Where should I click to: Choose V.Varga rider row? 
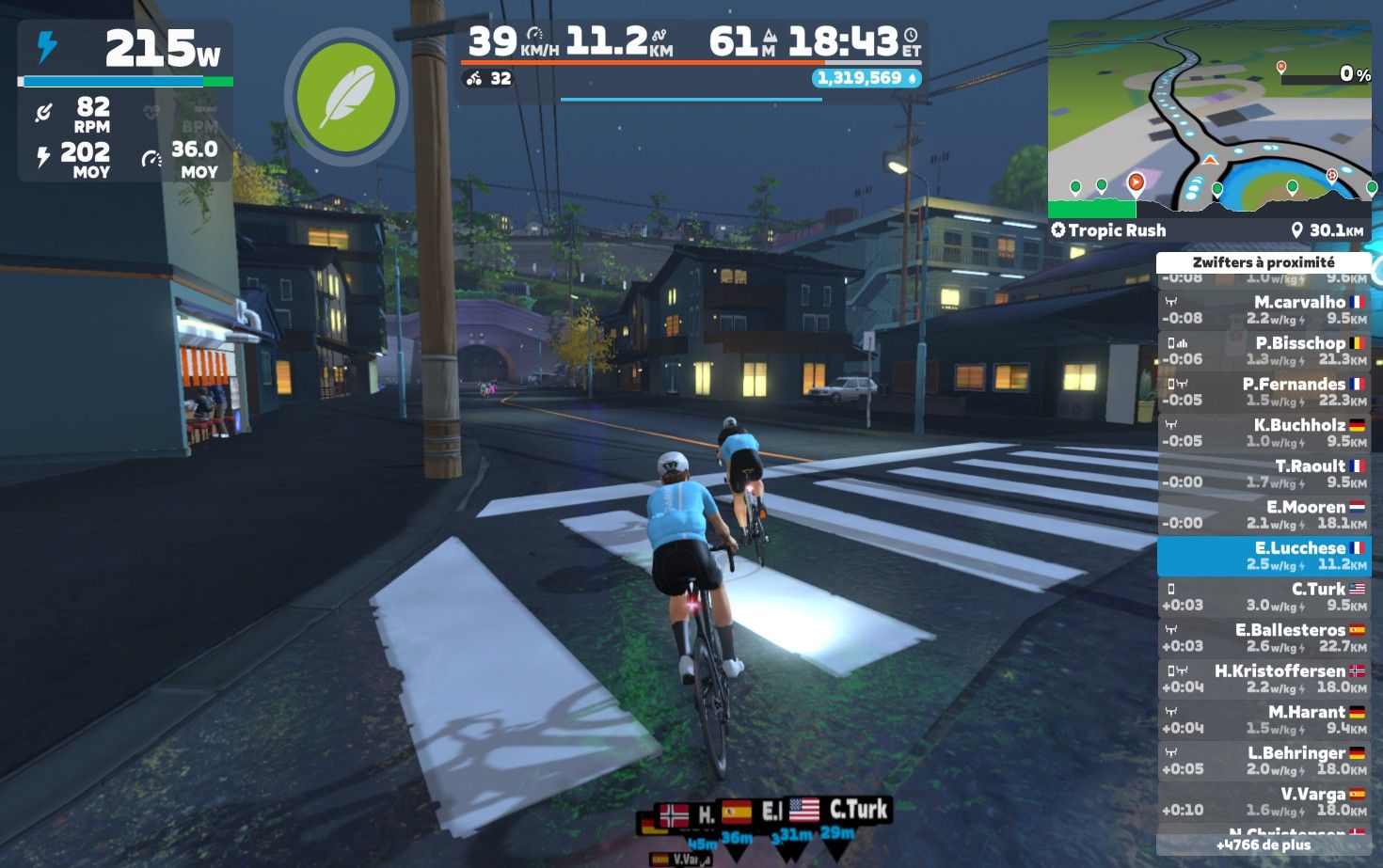click(1264, 801)
